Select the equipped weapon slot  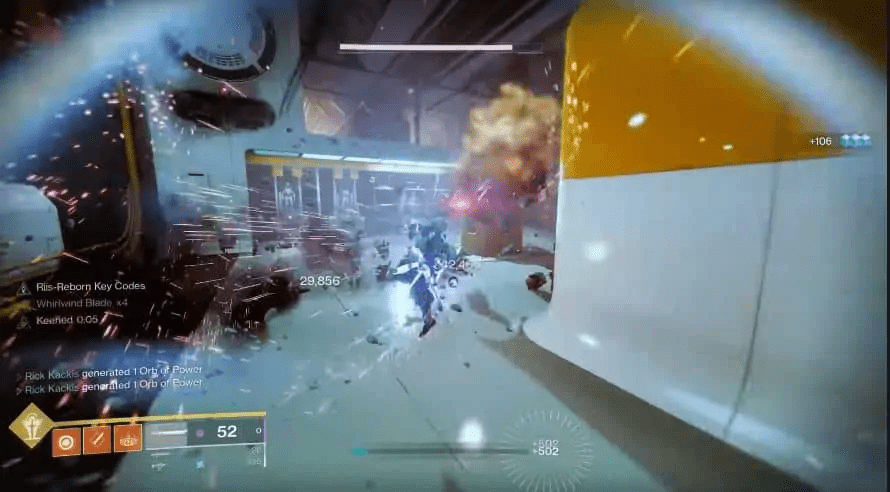(x=204, y=433)
